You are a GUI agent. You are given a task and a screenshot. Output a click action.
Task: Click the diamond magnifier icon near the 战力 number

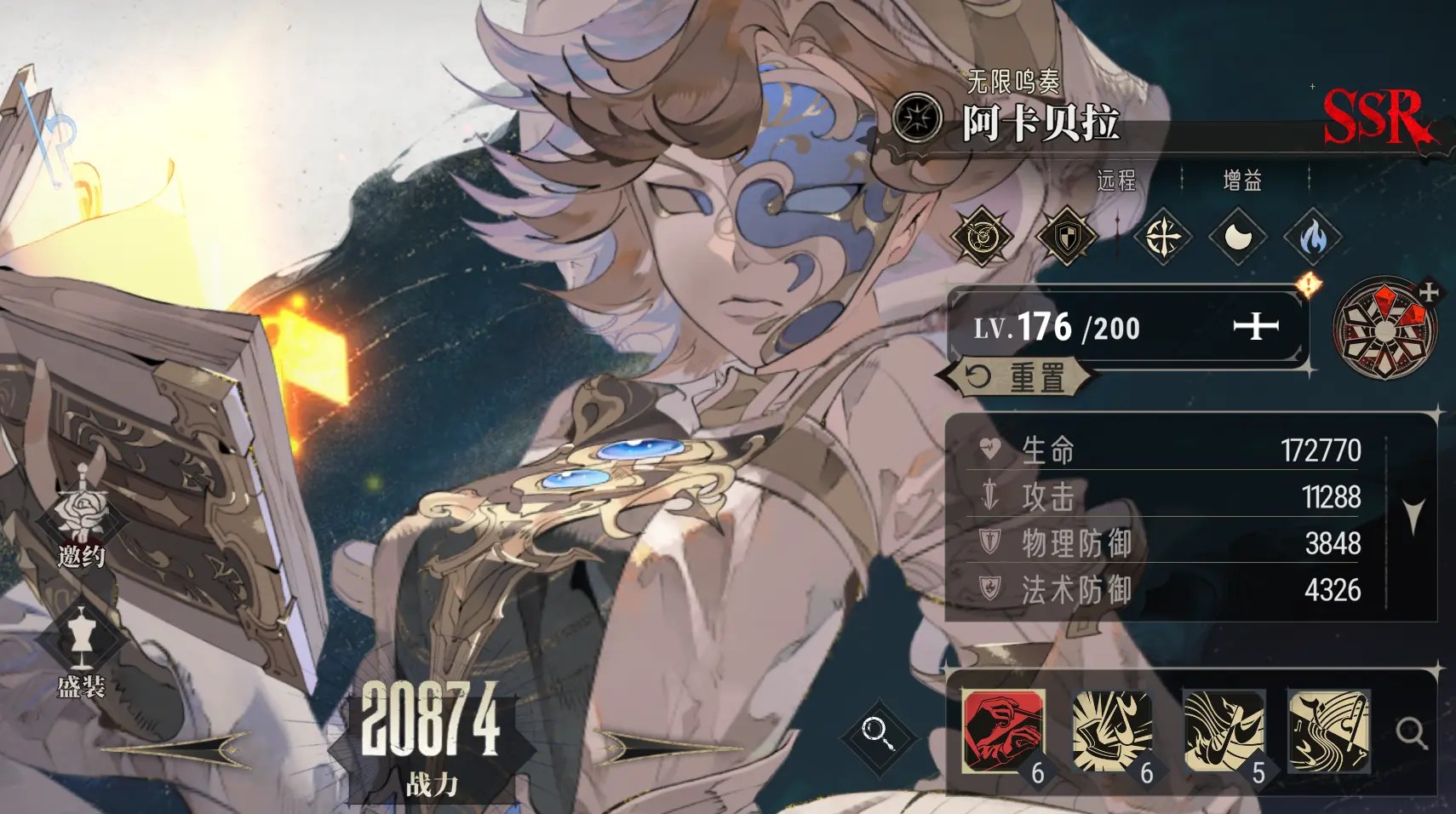coord(877,732)
